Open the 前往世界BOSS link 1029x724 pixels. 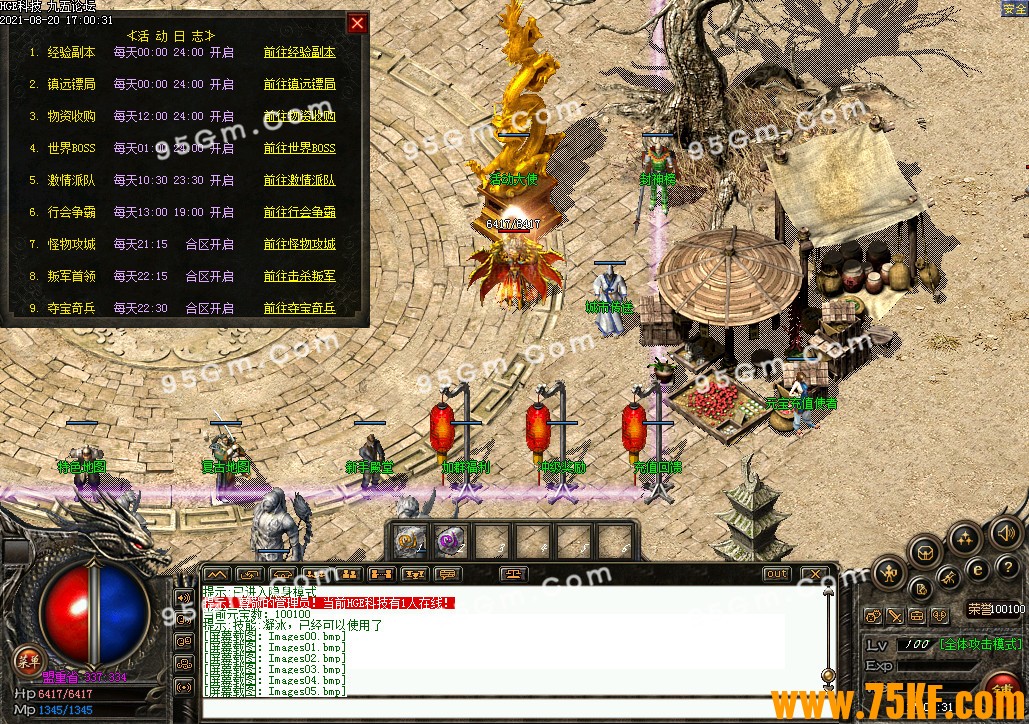(299, 148)
